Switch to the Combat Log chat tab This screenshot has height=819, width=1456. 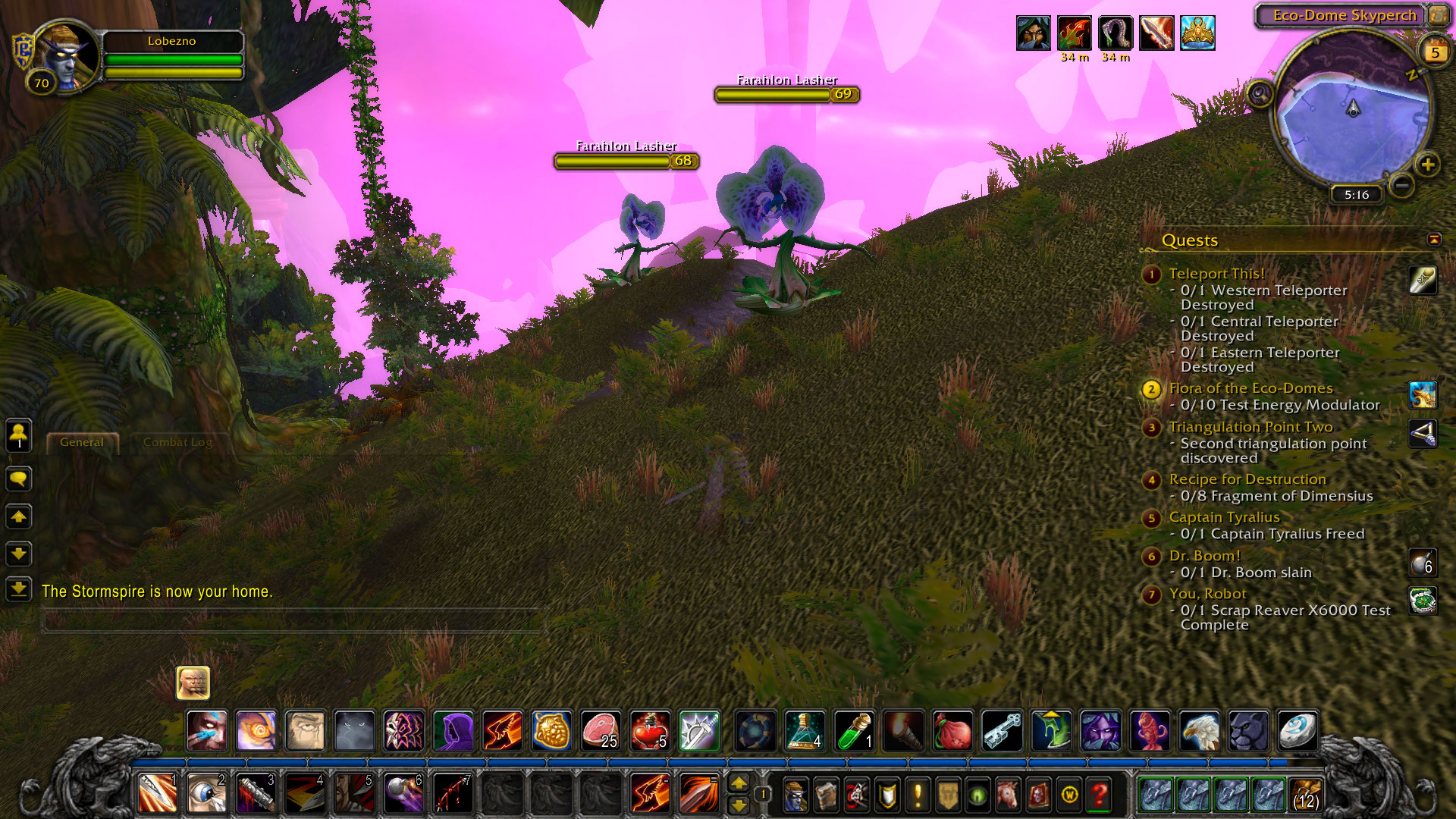click(177, 442)
